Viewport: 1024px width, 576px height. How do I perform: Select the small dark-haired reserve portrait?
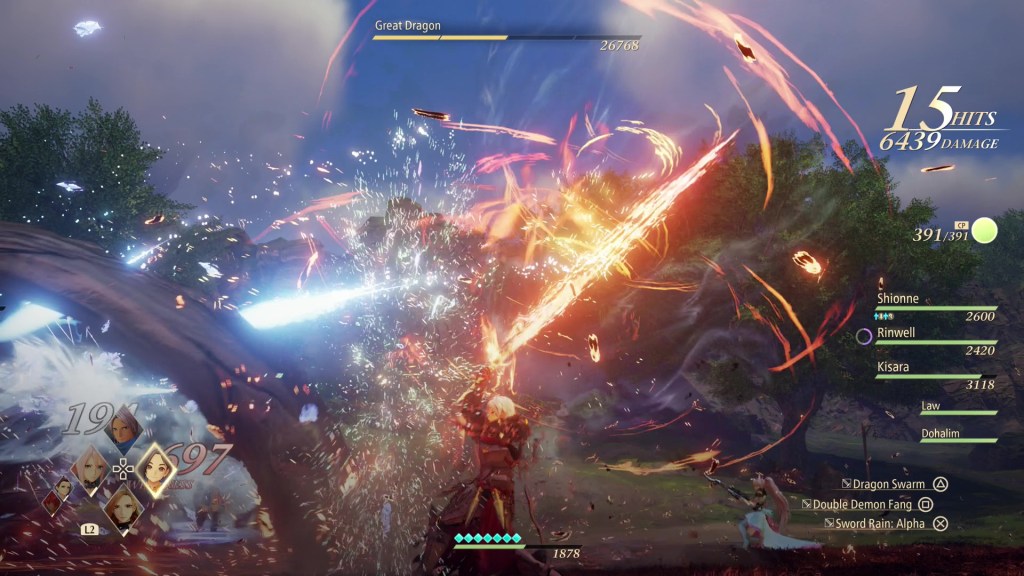tap(63, 486)
